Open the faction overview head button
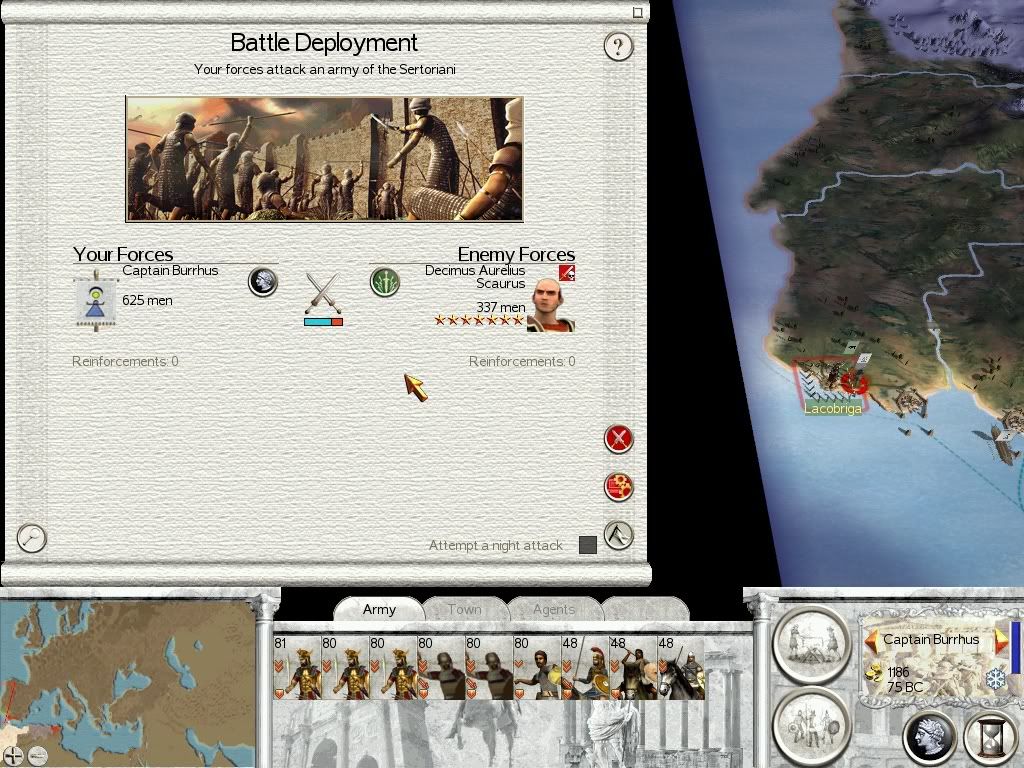Viewport: 1024px width, 768px height. coord(930,737)
